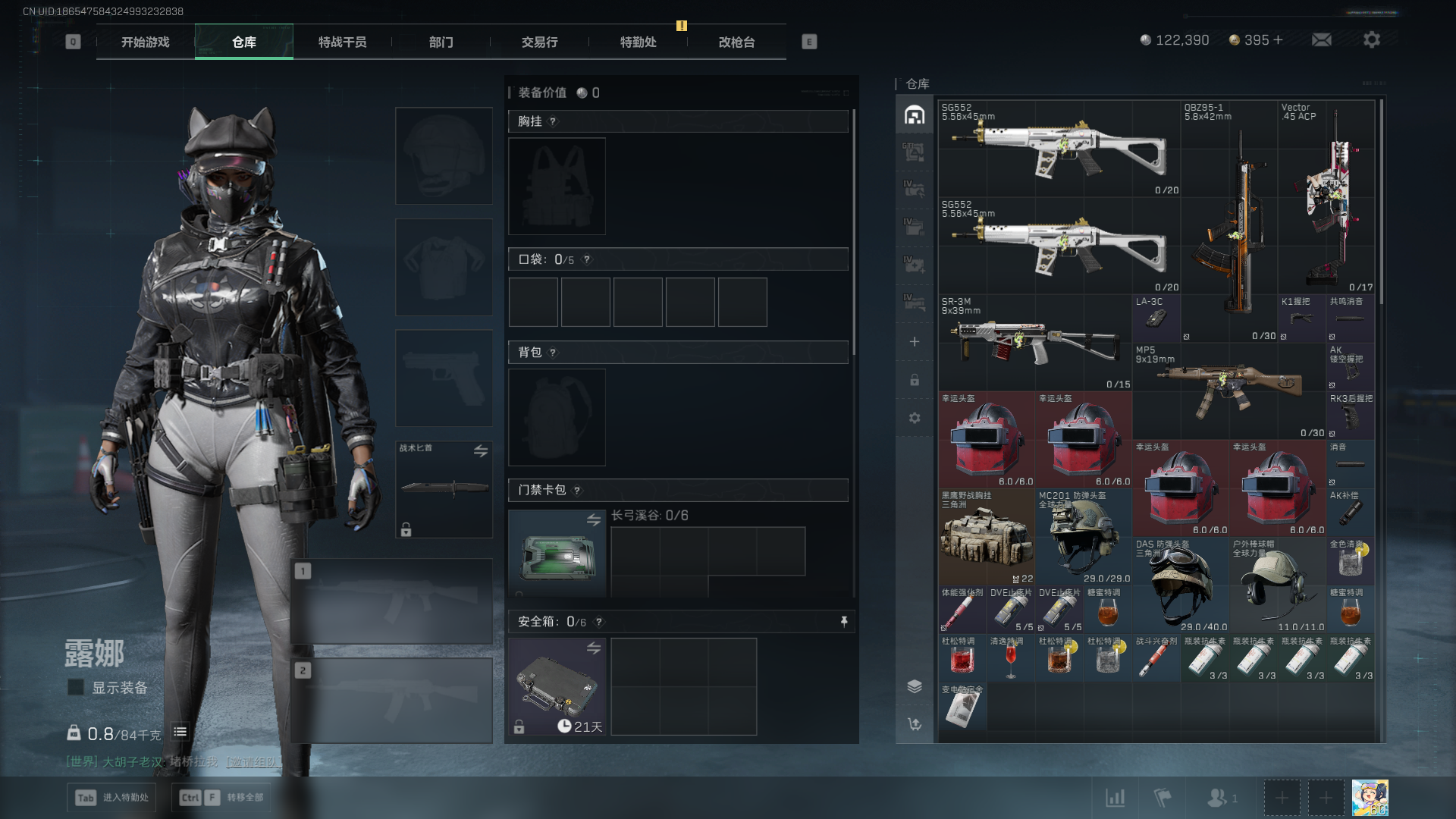Image resolution: width=1456 pixels, height=819 pixels.
Task: Open the 交易行 tab
Action: pyautogui.click(x=539, y=42)
